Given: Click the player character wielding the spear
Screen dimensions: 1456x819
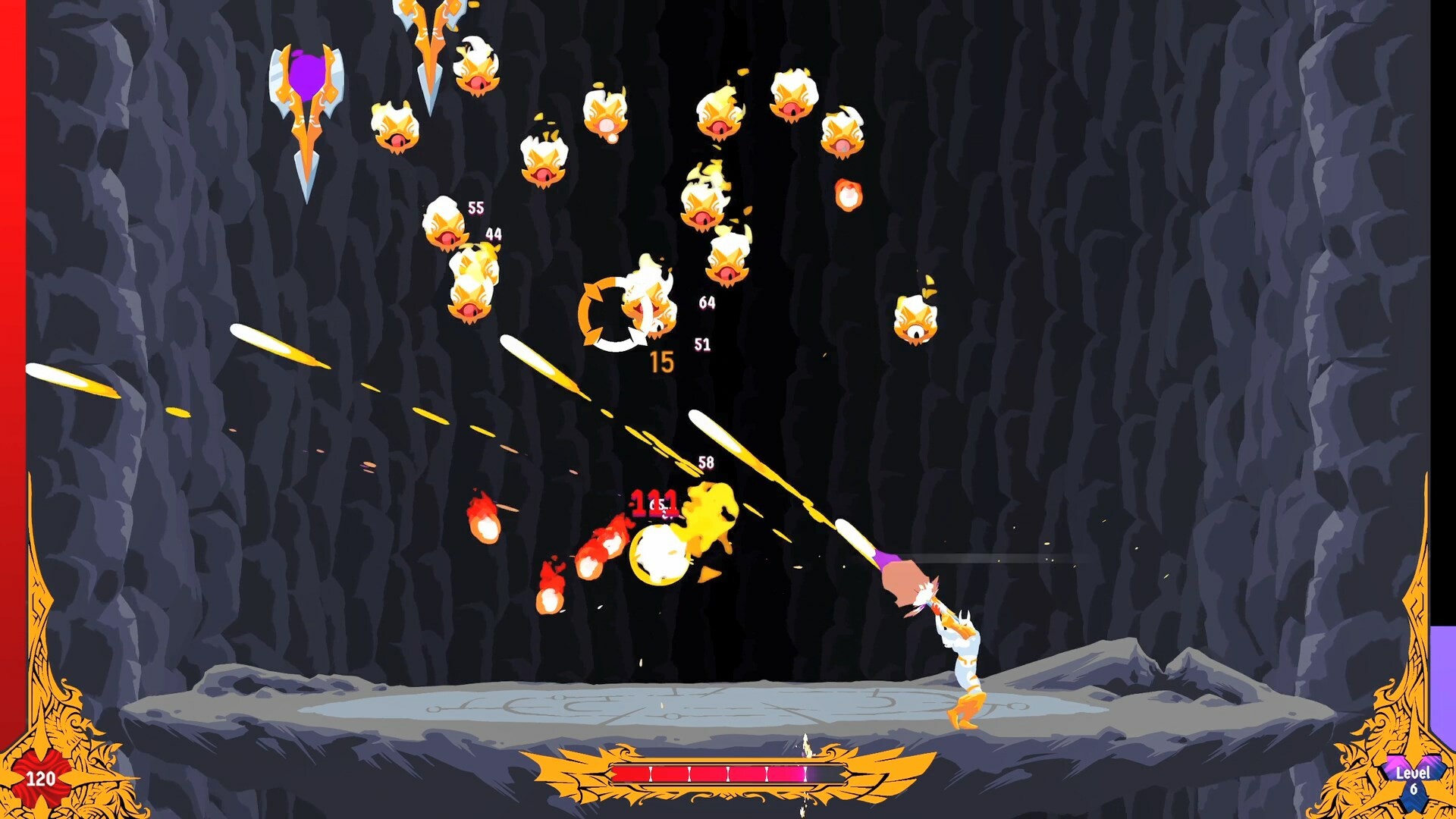Looking at the screenshot, I should [963, 667].
